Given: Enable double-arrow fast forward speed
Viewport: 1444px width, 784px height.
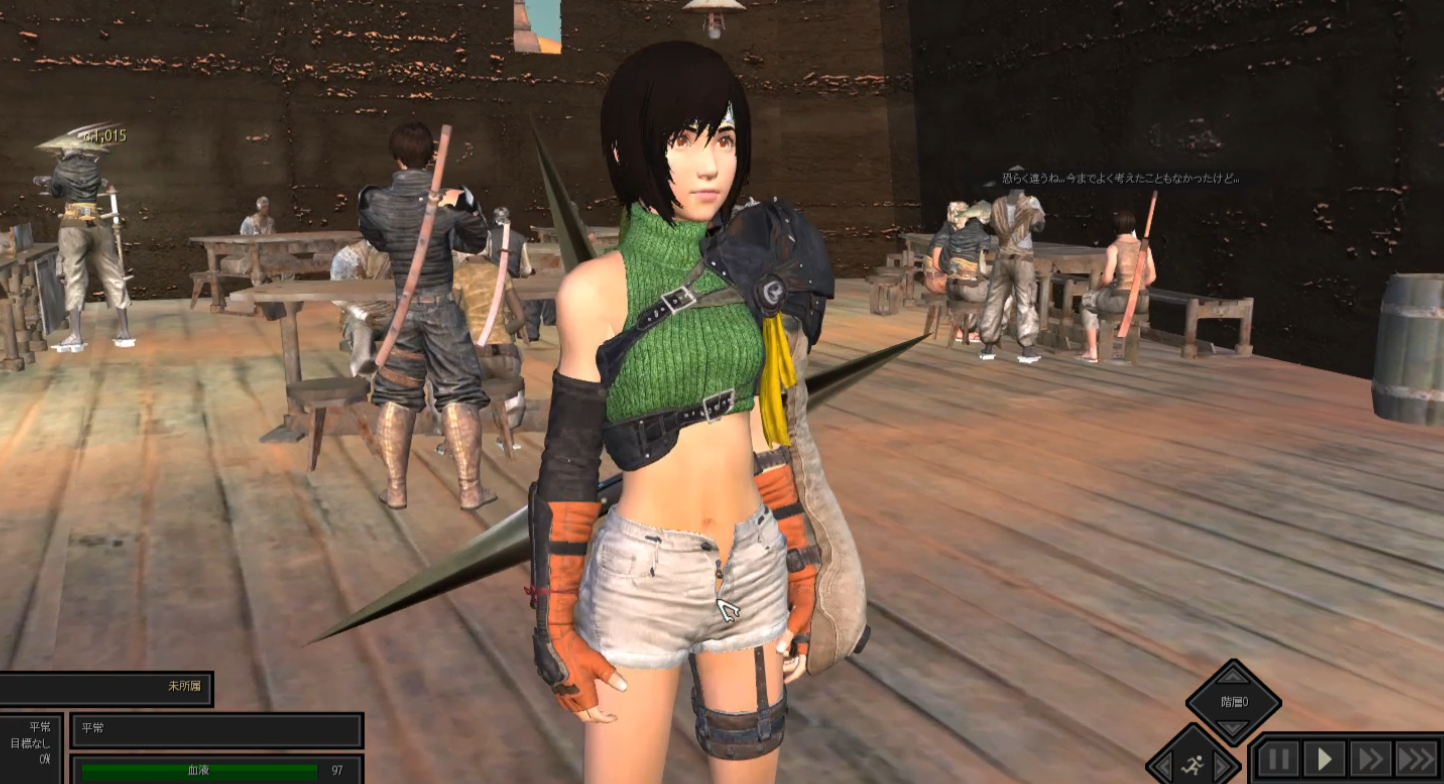Looking at the screenshot, I should click(1371, 759).
